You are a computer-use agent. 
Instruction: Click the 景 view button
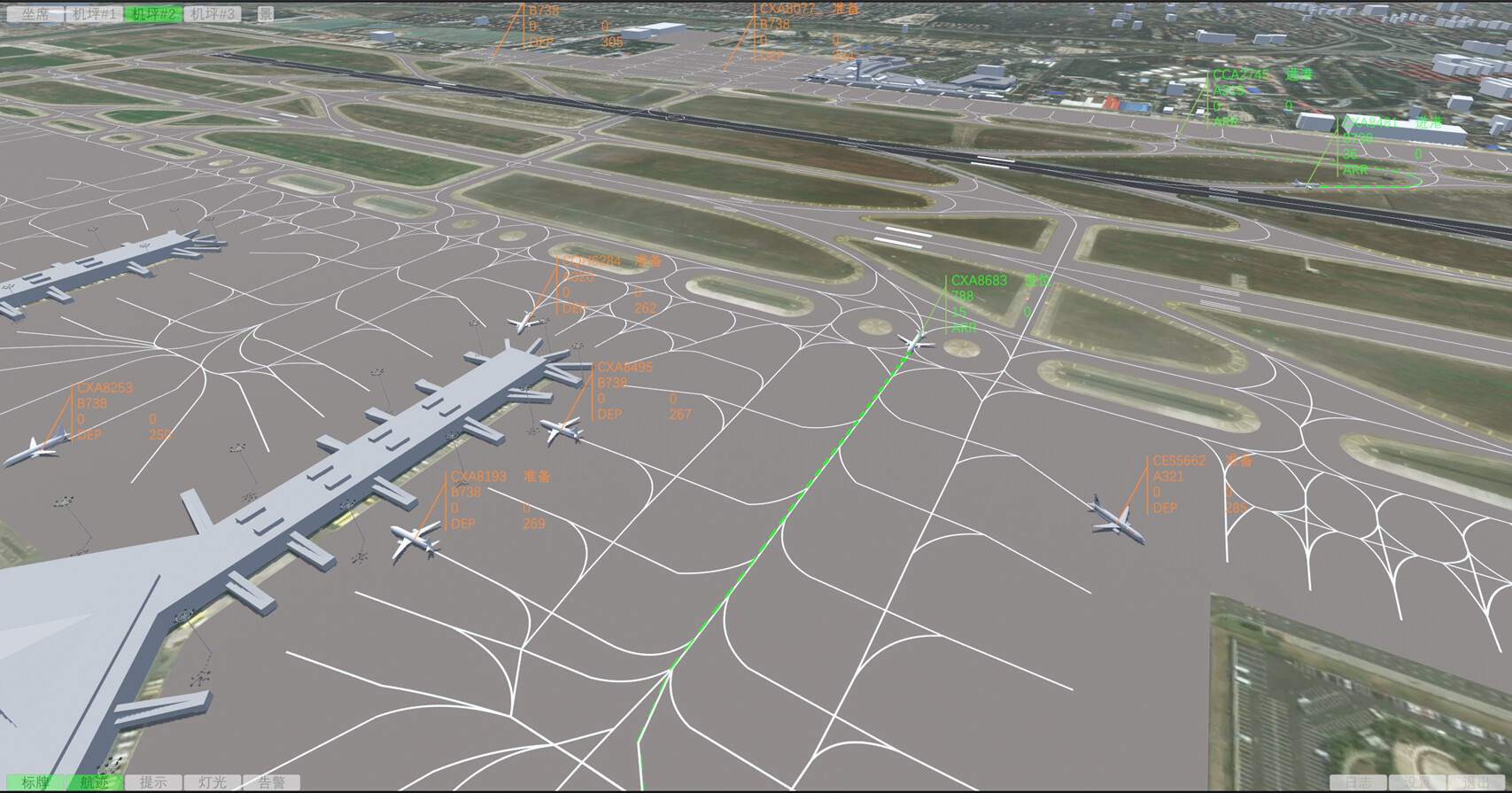tap(265, 12)
